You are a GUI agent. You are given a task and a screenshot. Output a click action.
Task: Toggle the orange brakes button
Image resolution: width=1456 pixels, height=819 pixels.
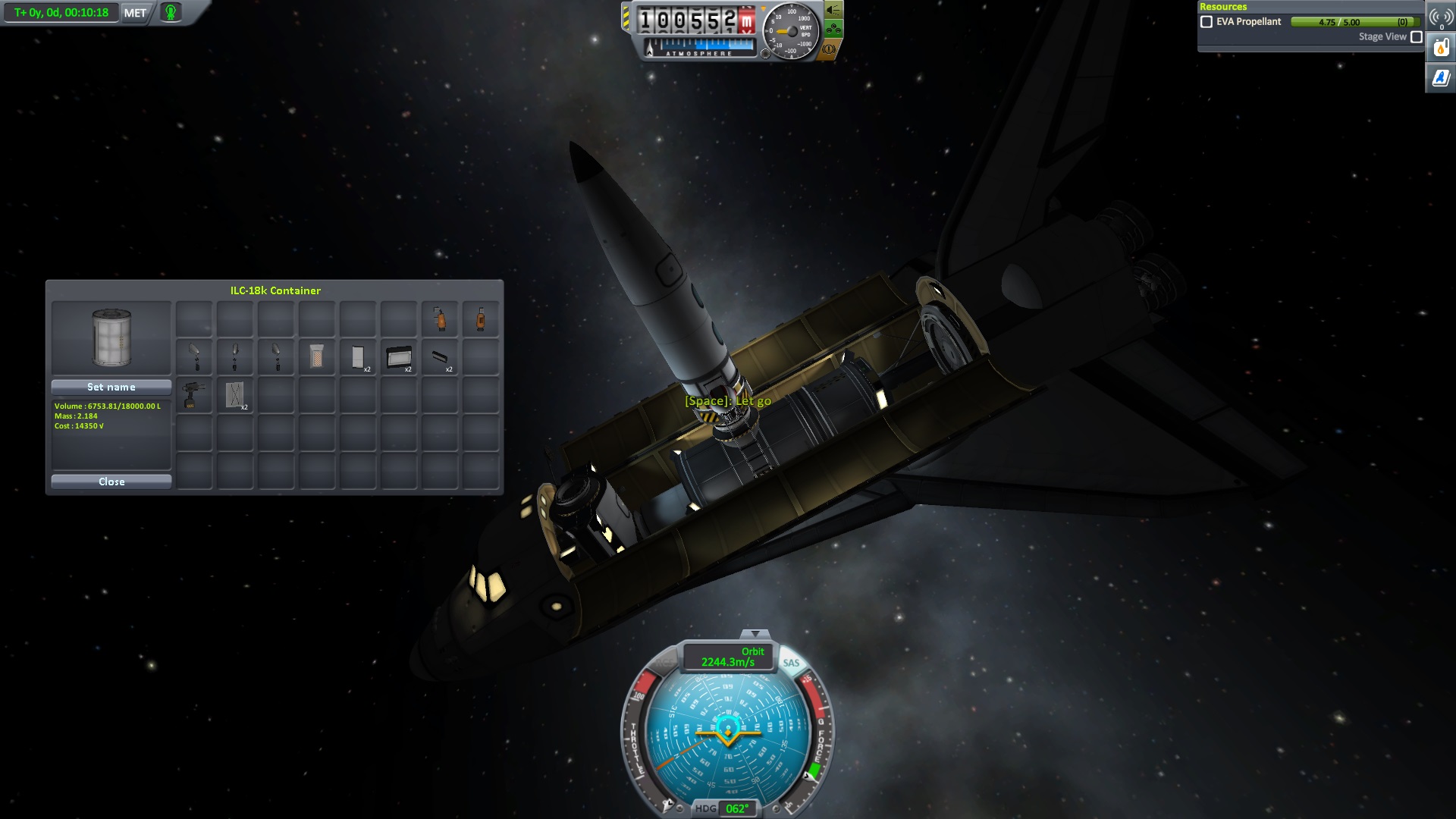click(829, 49)
